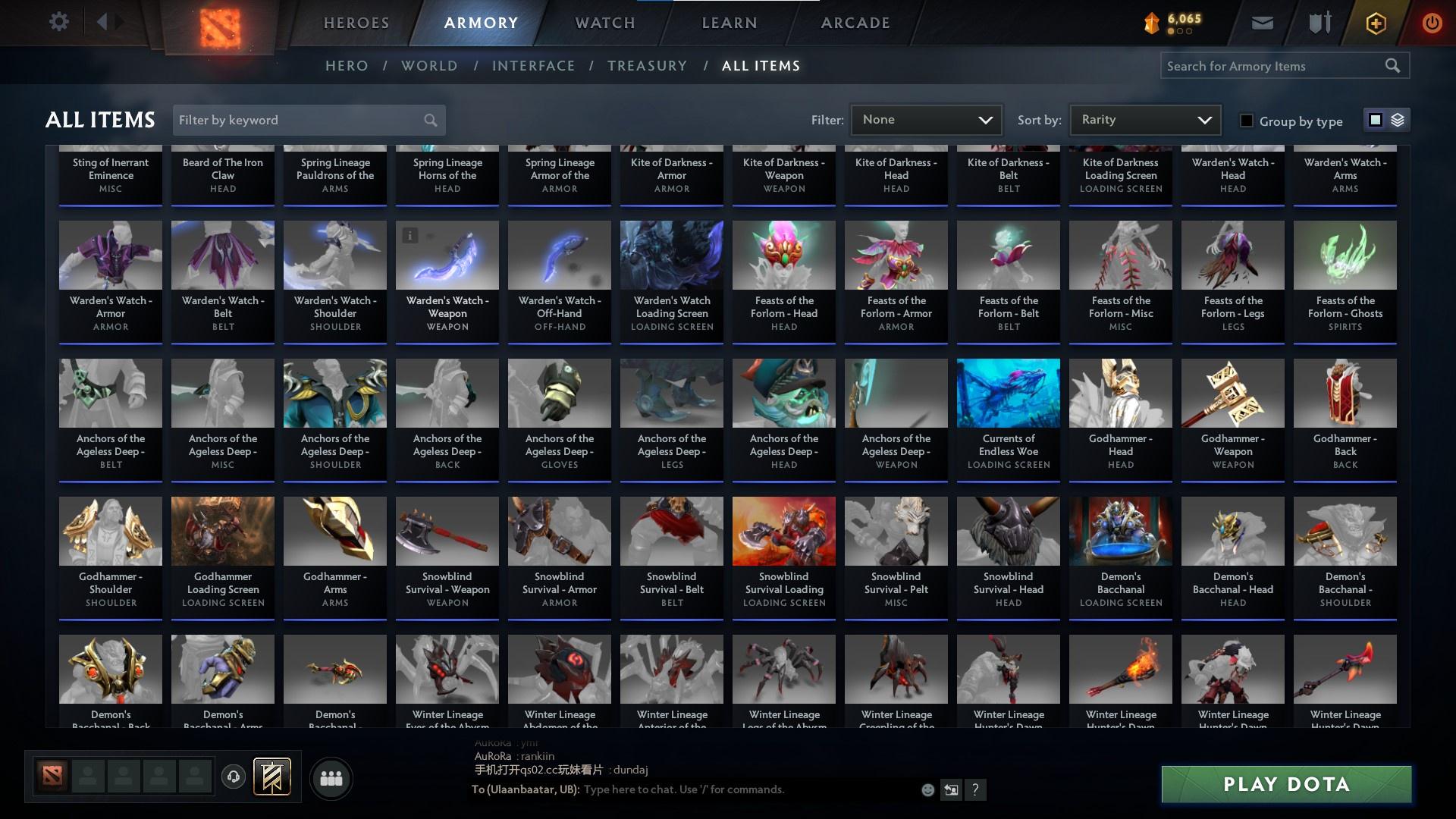The height and width of the screenshot is (819, 1456).
Task: Toggle the stacked items grid view
Action: click(1397, 120)
